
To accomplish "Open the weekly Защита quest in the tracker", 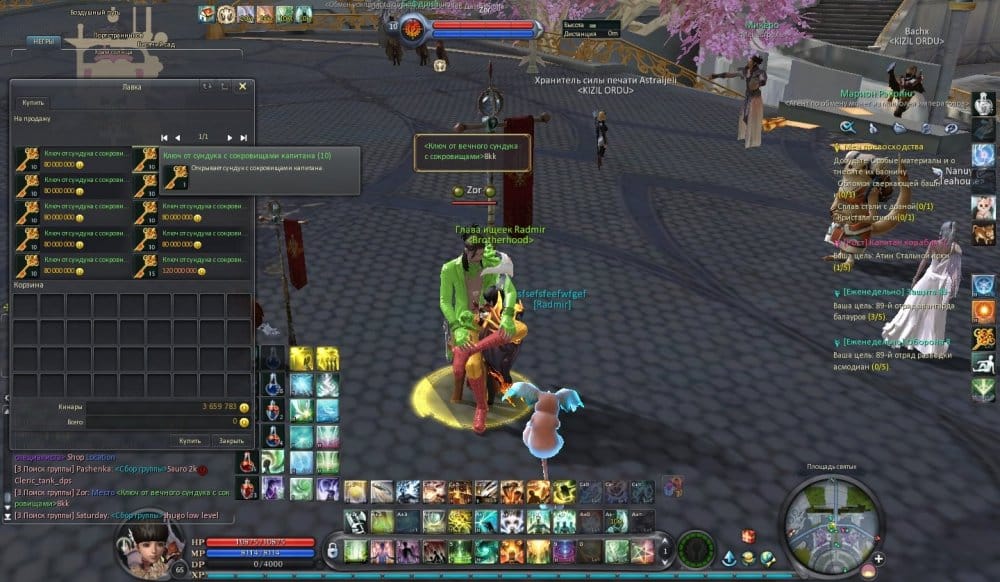I will pos(891,291).
